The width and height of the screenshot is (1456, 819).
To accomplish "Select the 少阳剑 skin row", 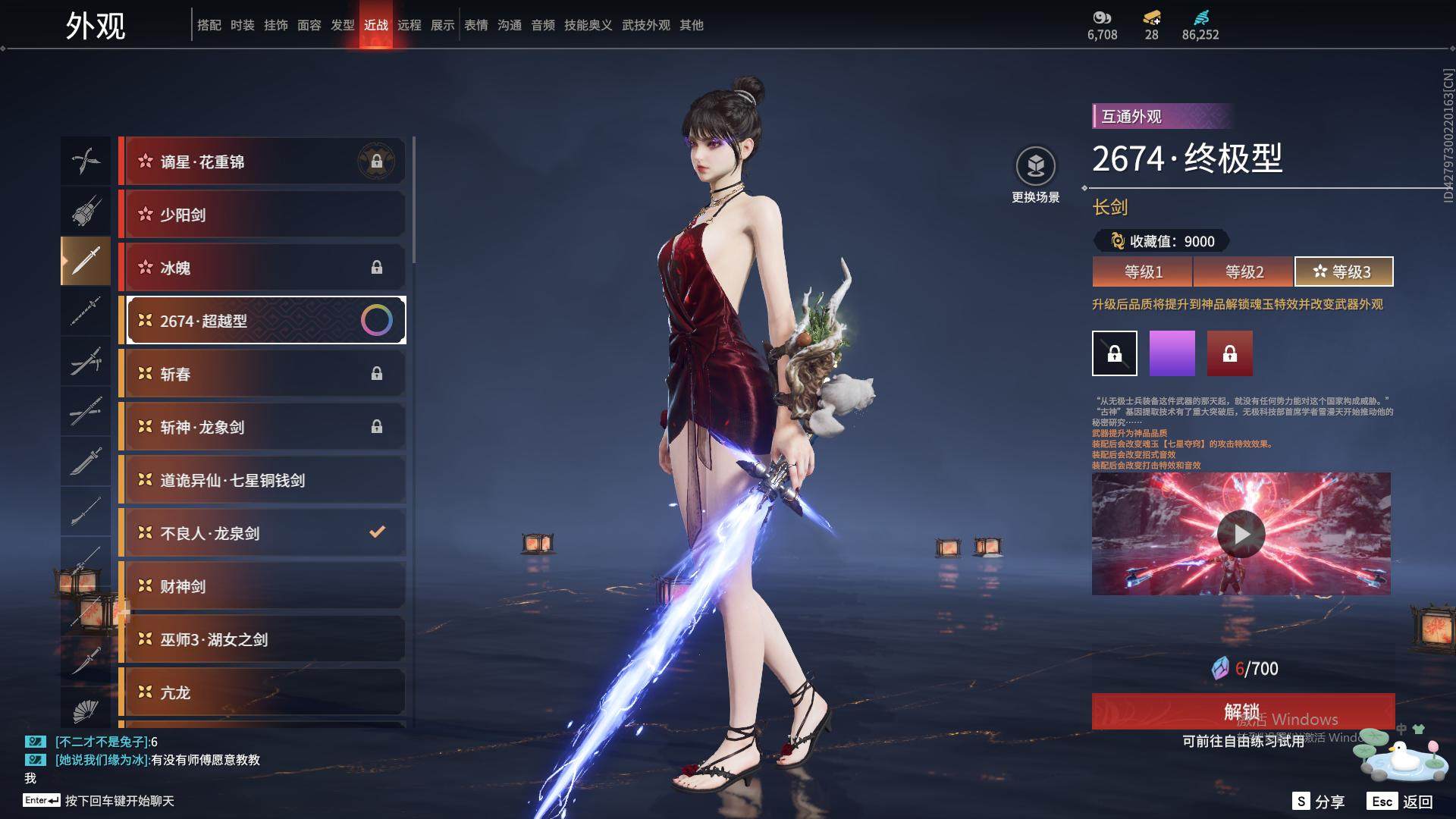I will 262,215.
